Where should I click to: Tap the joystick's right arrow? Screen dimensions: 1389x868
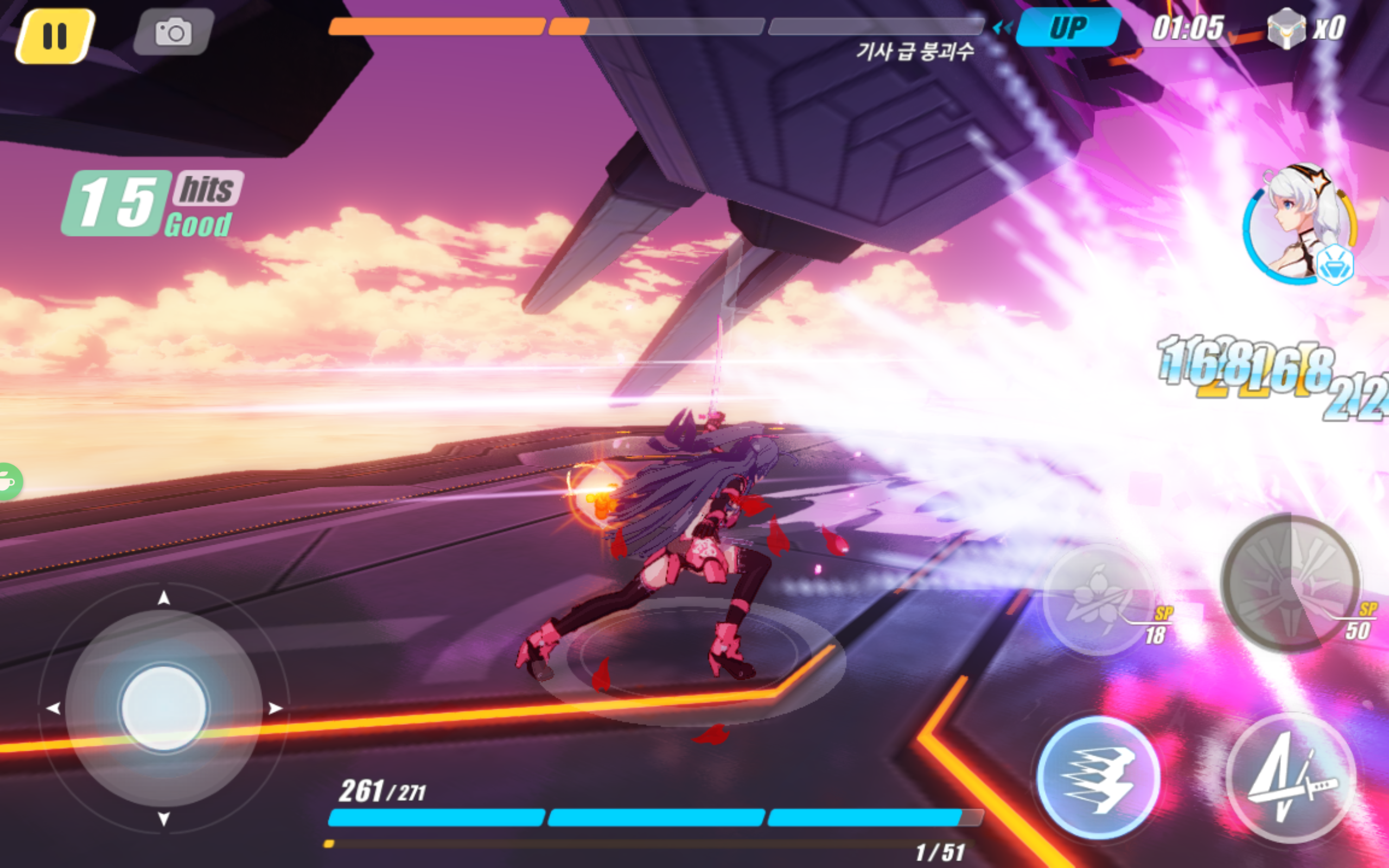pos(276,709)
